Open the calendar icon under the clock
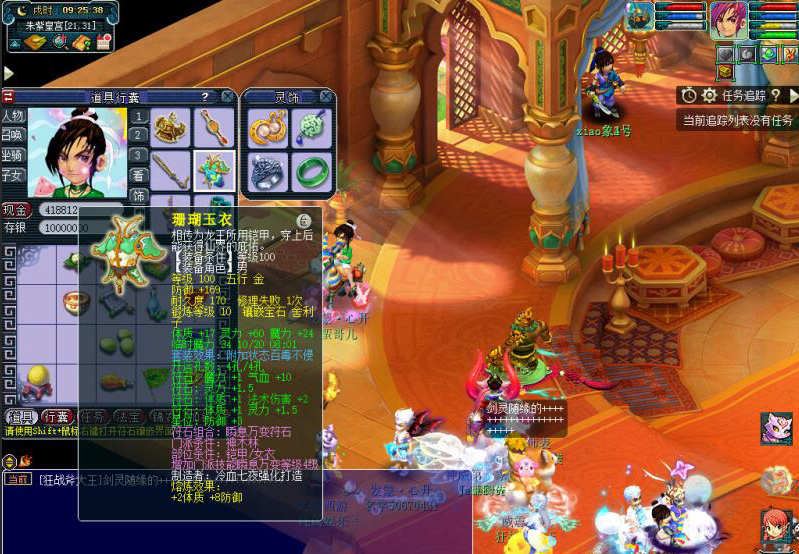Viewport: 799px width, 554px height. coord(102,42)
